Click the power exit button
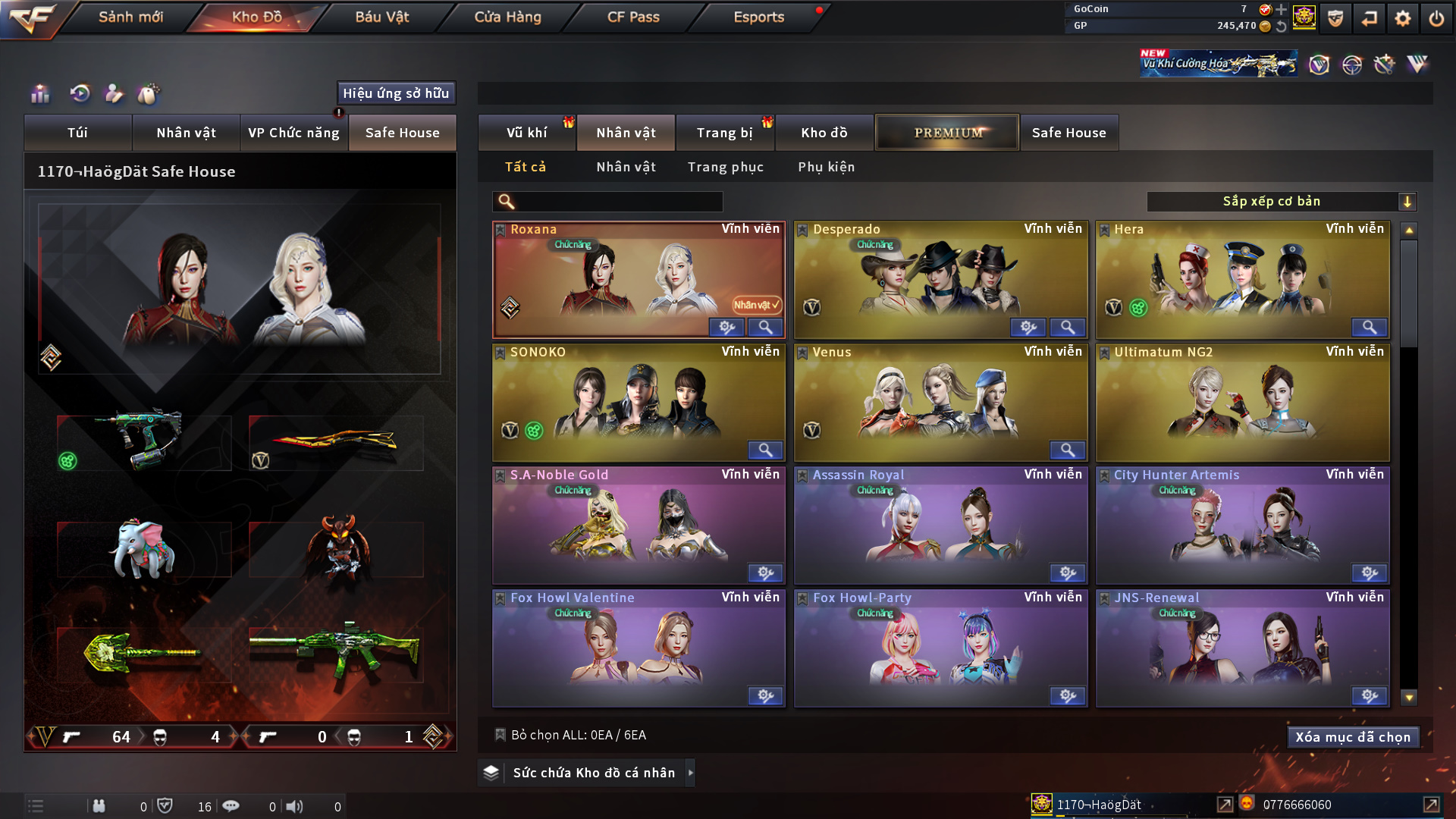Screen dimensions: 1456x819 pyautogui.click(x=1436, y=18)
